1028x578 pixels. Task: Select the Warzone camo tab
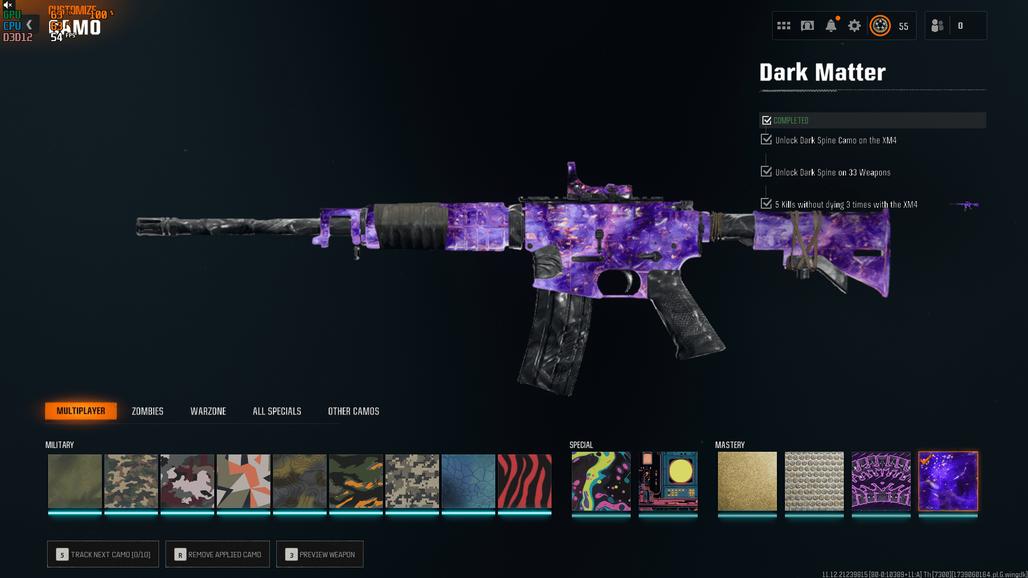[x=208, y=411]
